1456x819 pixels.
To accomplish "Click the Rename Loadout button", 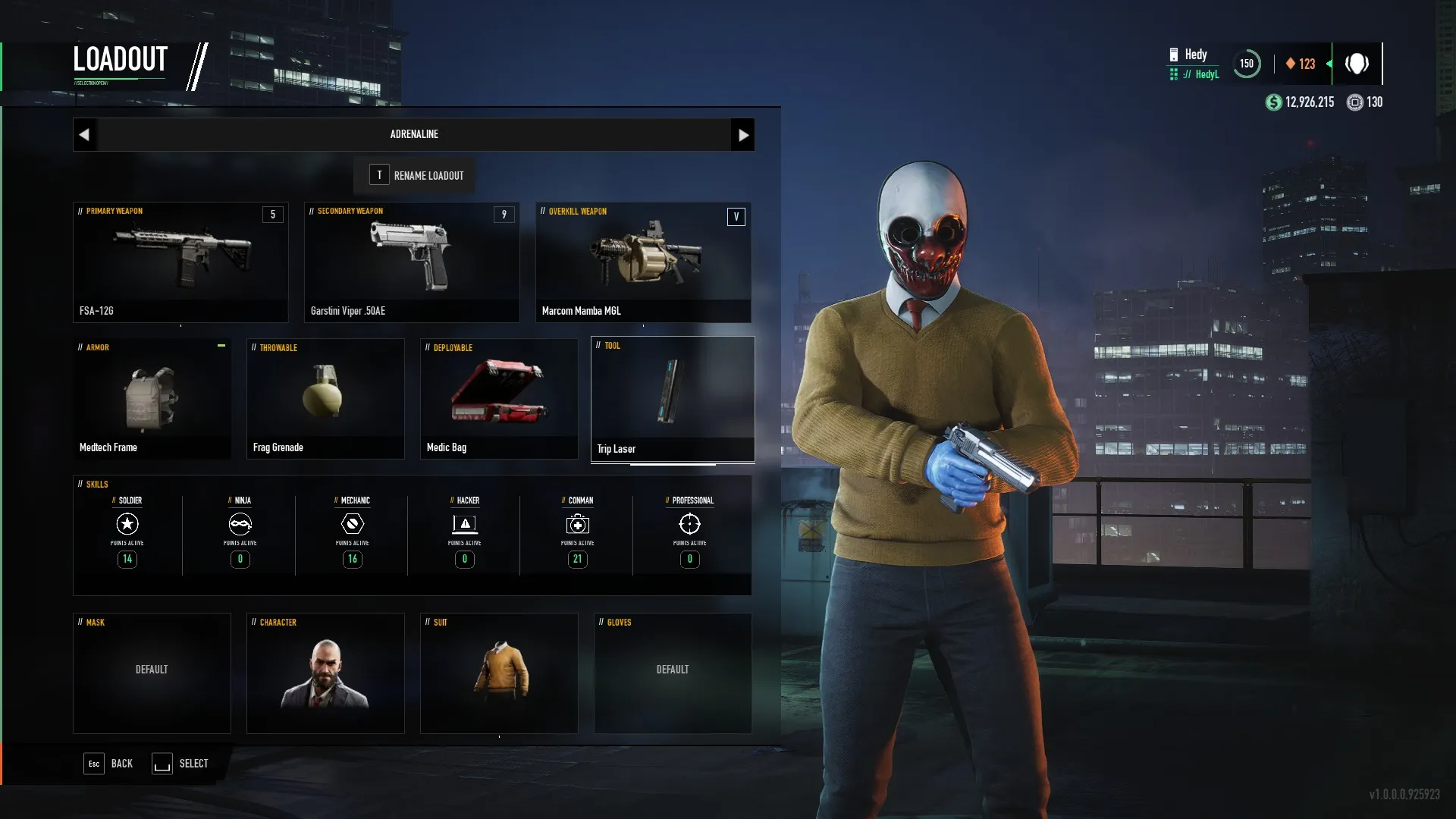I will coord(416,175).
